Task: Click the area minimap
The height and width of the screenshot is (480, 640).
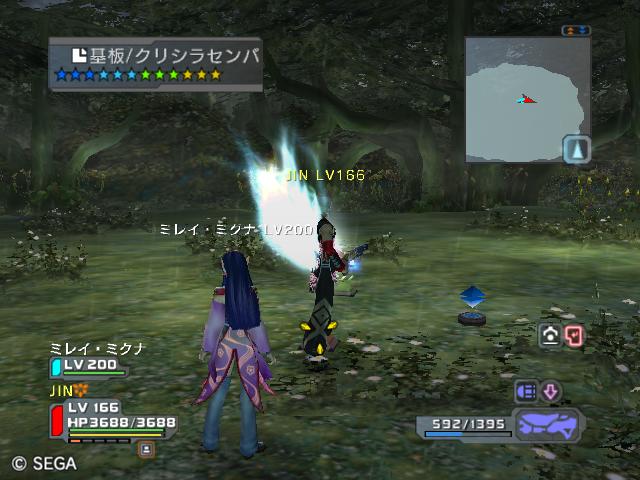Action: point(520,100)
